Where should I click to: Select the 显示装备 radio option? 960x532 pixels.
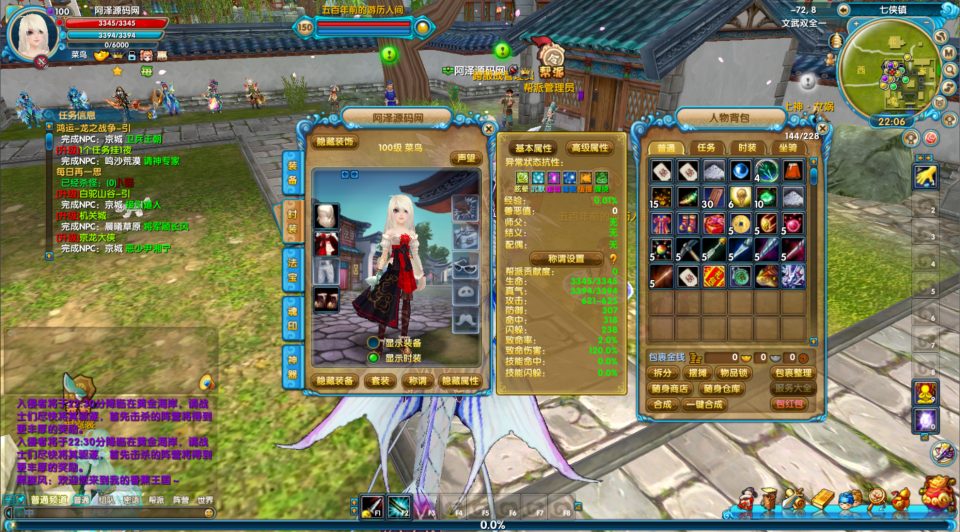(374, 342)
